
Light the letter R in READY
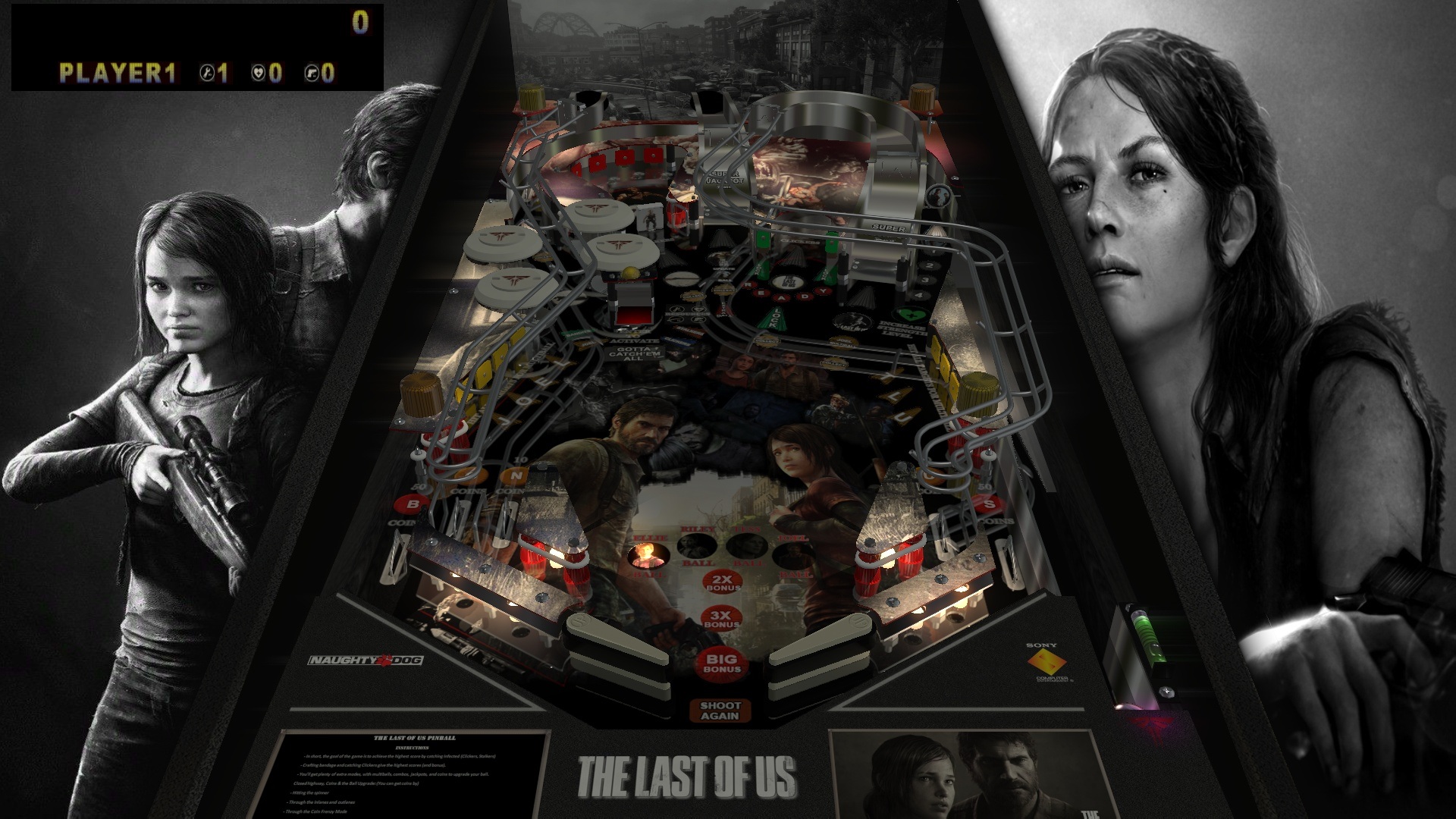[748, 285]
